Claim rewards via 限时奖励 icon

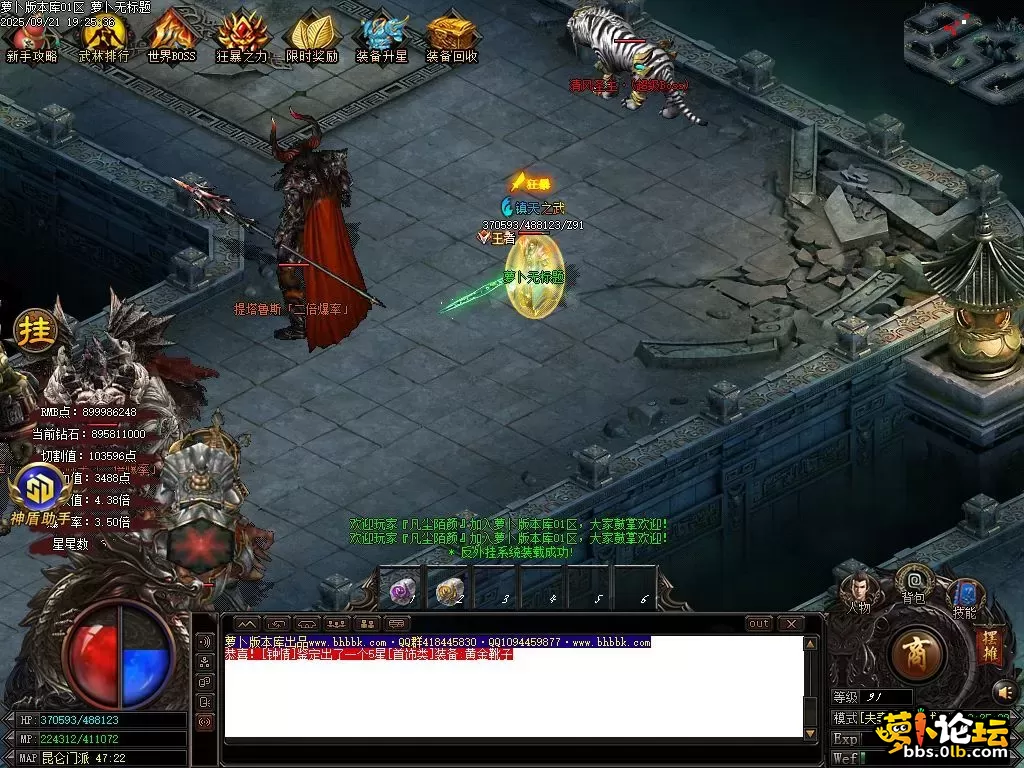click(x=312, y=36)
